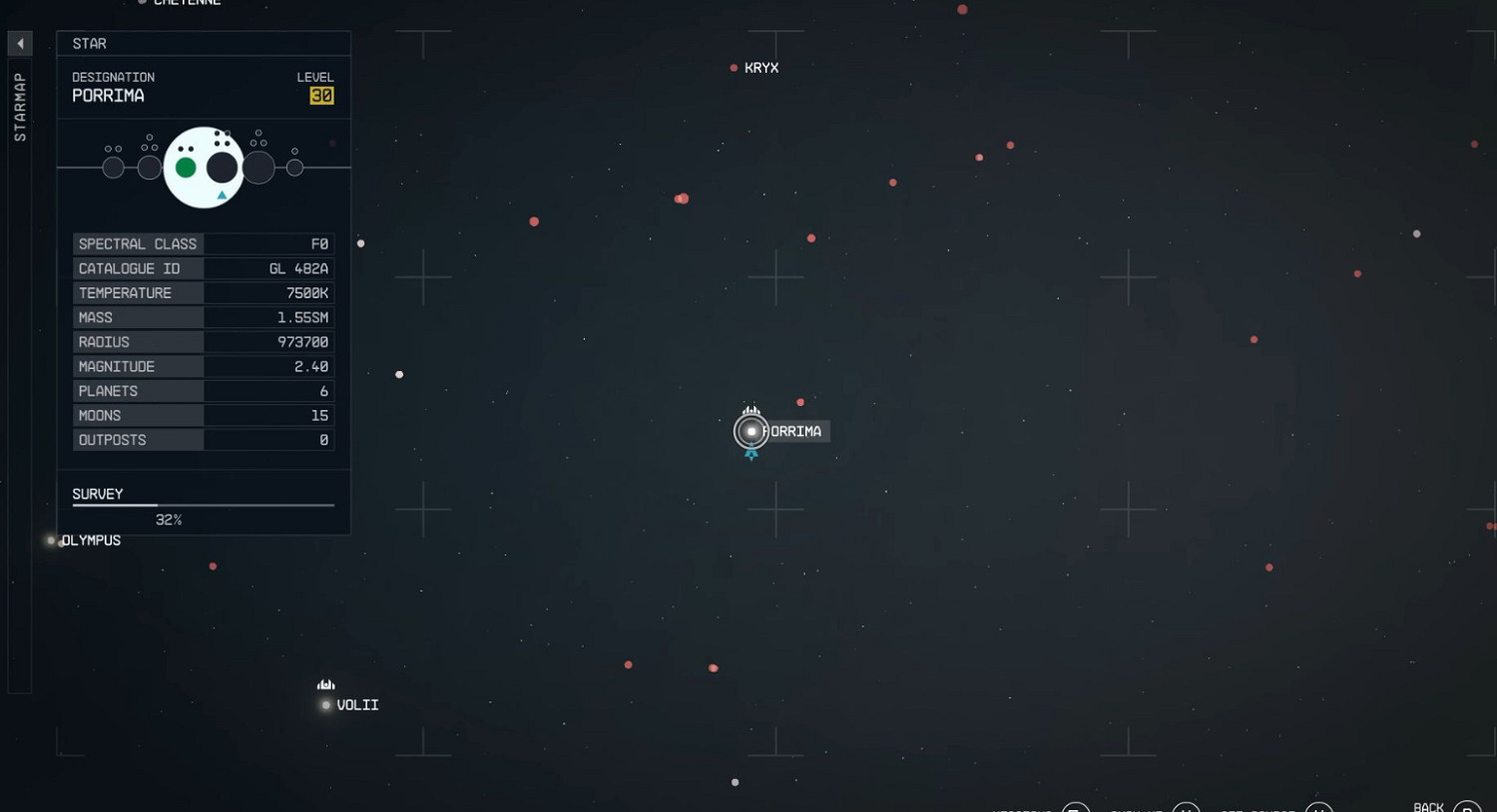The width and height of the screenshot is (1497, 812).
Task: Select the leftmost planet in the orbit diagram
Action: tap(113, 167)
